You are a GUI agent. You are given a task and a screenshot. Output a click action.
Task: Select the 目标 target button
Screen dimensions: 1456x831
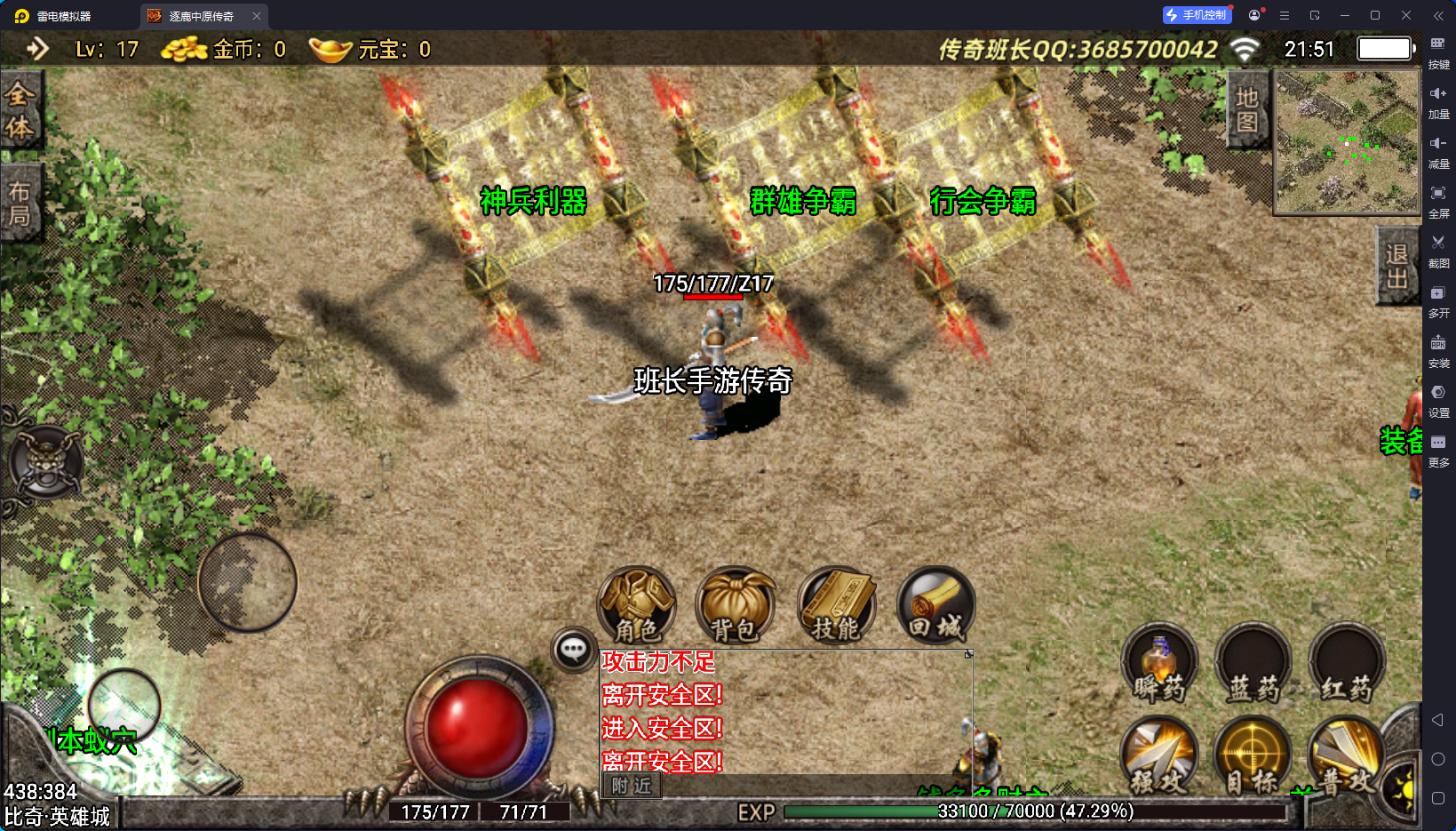(x=1253, y=755)
